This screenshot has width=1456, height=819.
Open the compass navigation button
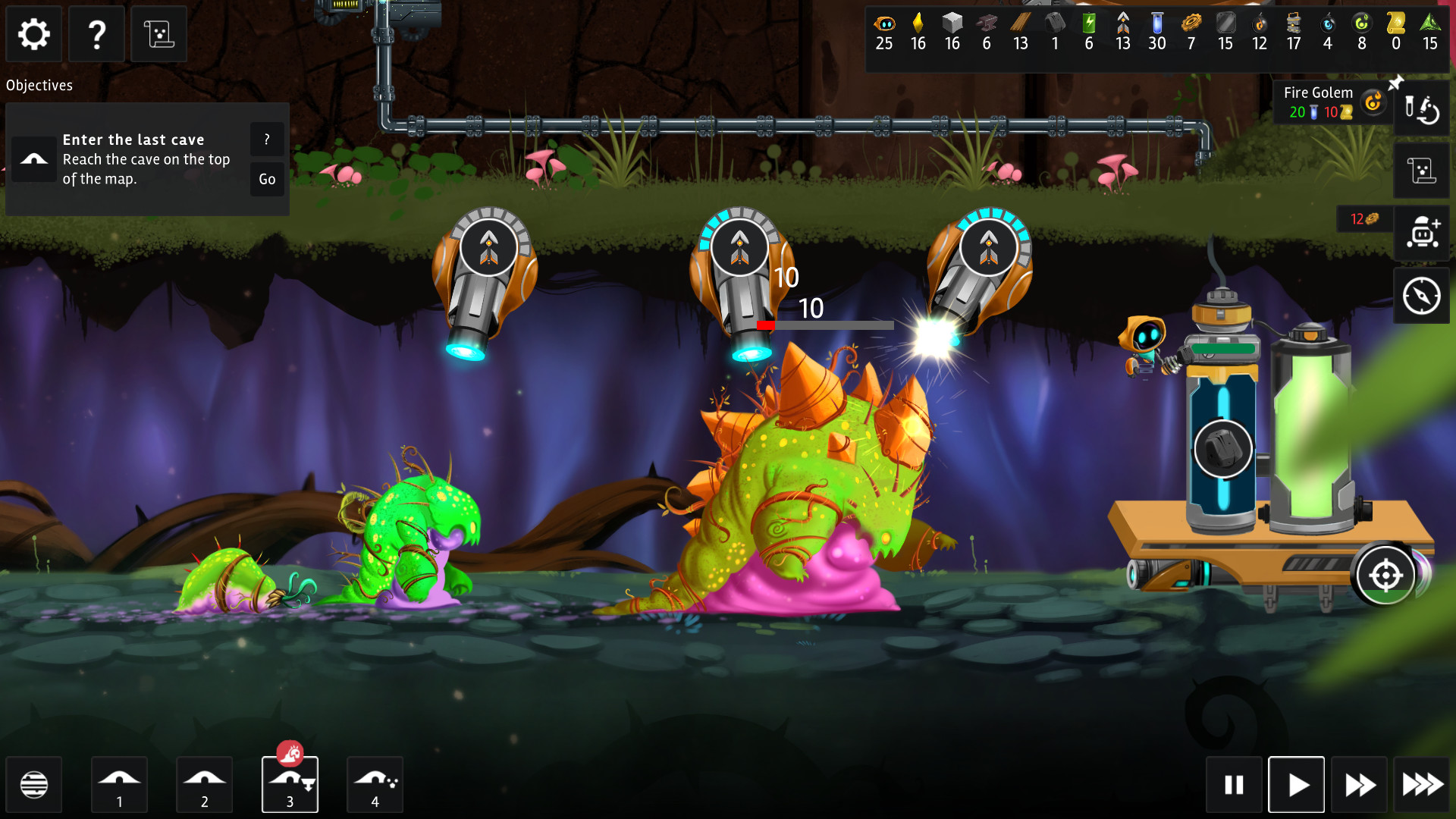1421,296
